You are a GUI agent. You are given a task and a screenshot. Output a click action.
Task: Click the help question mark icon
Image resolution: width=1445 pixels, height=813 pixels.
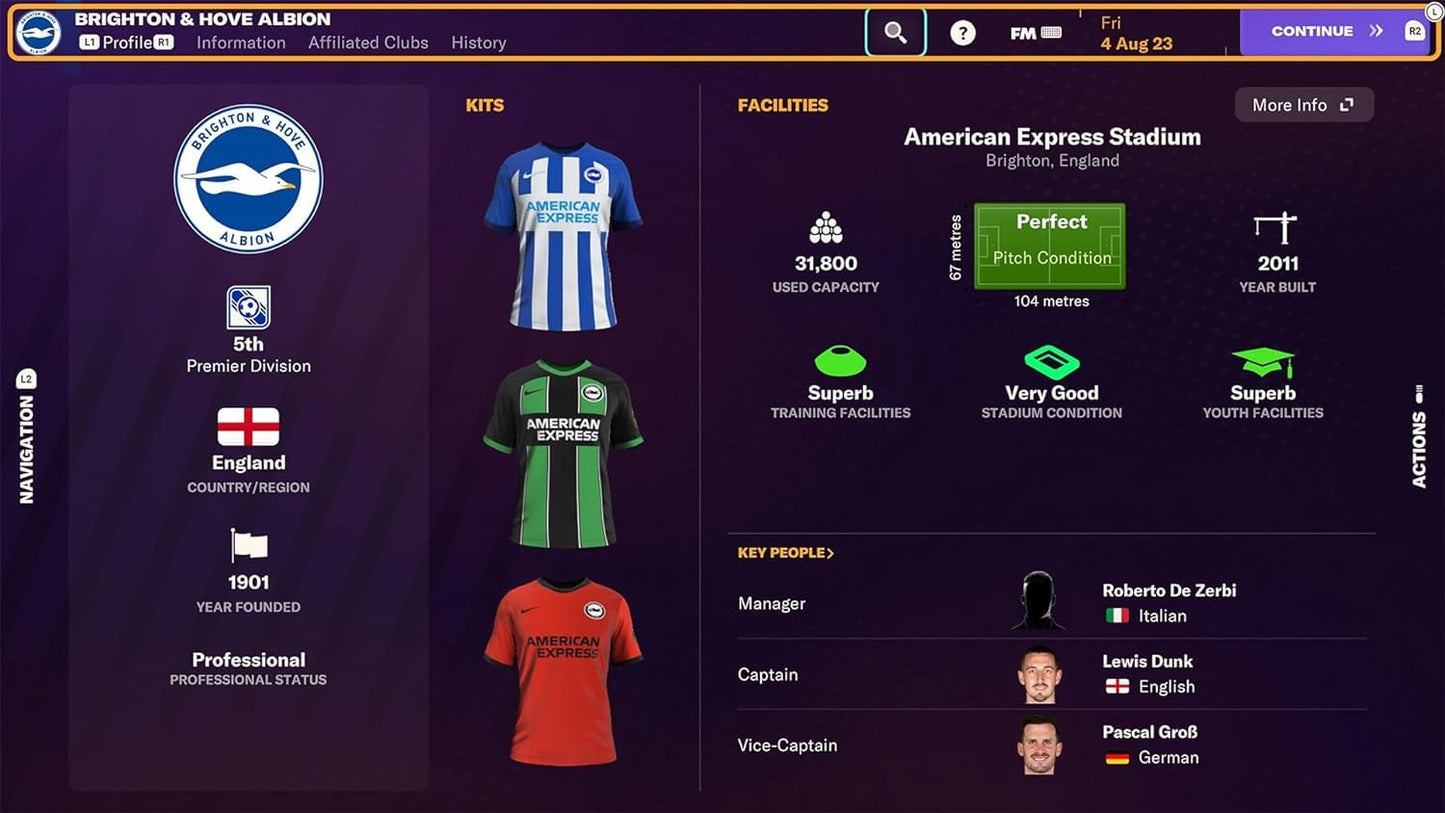961,32
